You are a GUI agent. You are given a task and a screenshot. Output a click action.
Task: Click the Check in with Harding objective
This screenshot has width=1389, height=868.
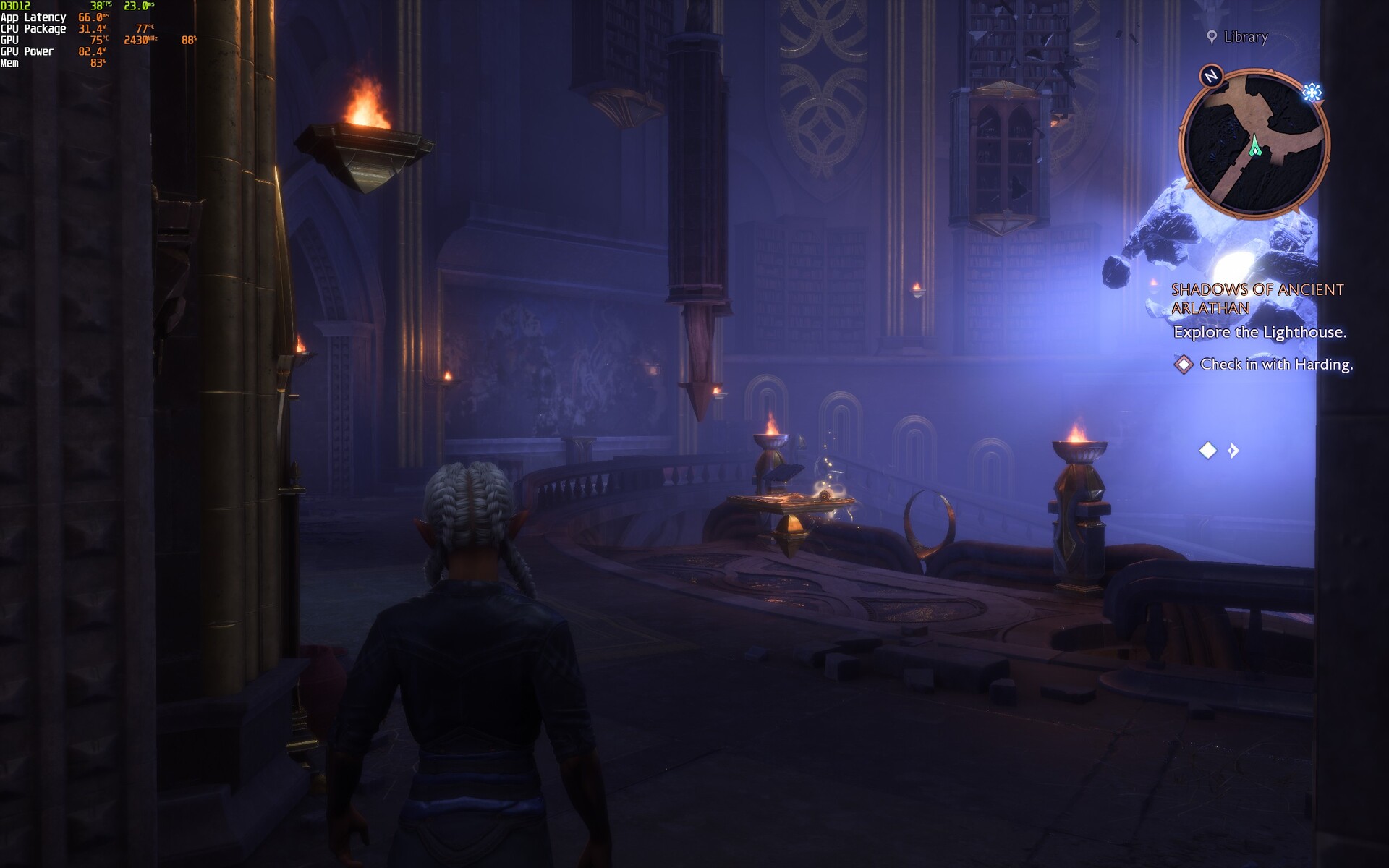point(1275,365)
